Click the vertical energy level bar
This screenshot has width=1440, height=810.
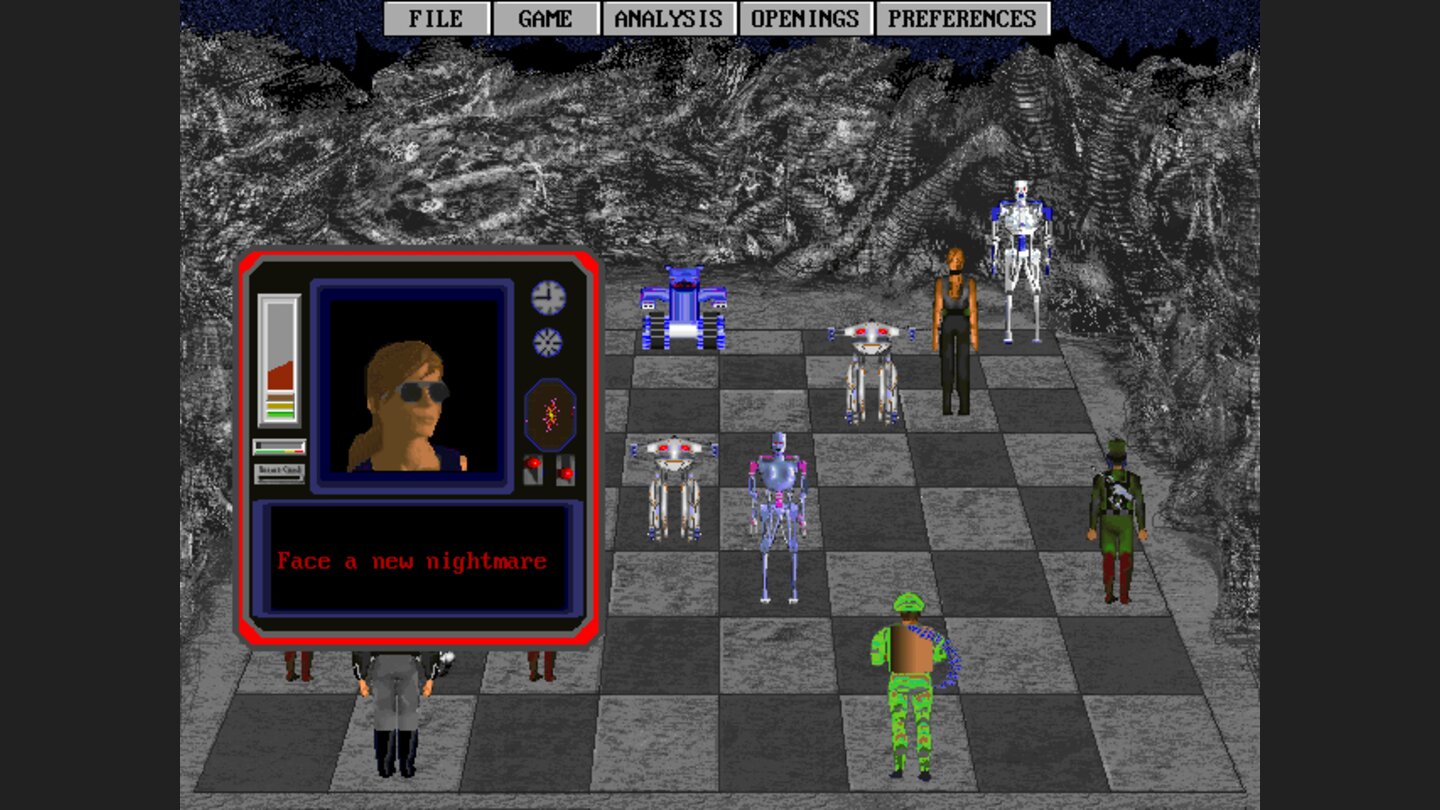point(281,360)
